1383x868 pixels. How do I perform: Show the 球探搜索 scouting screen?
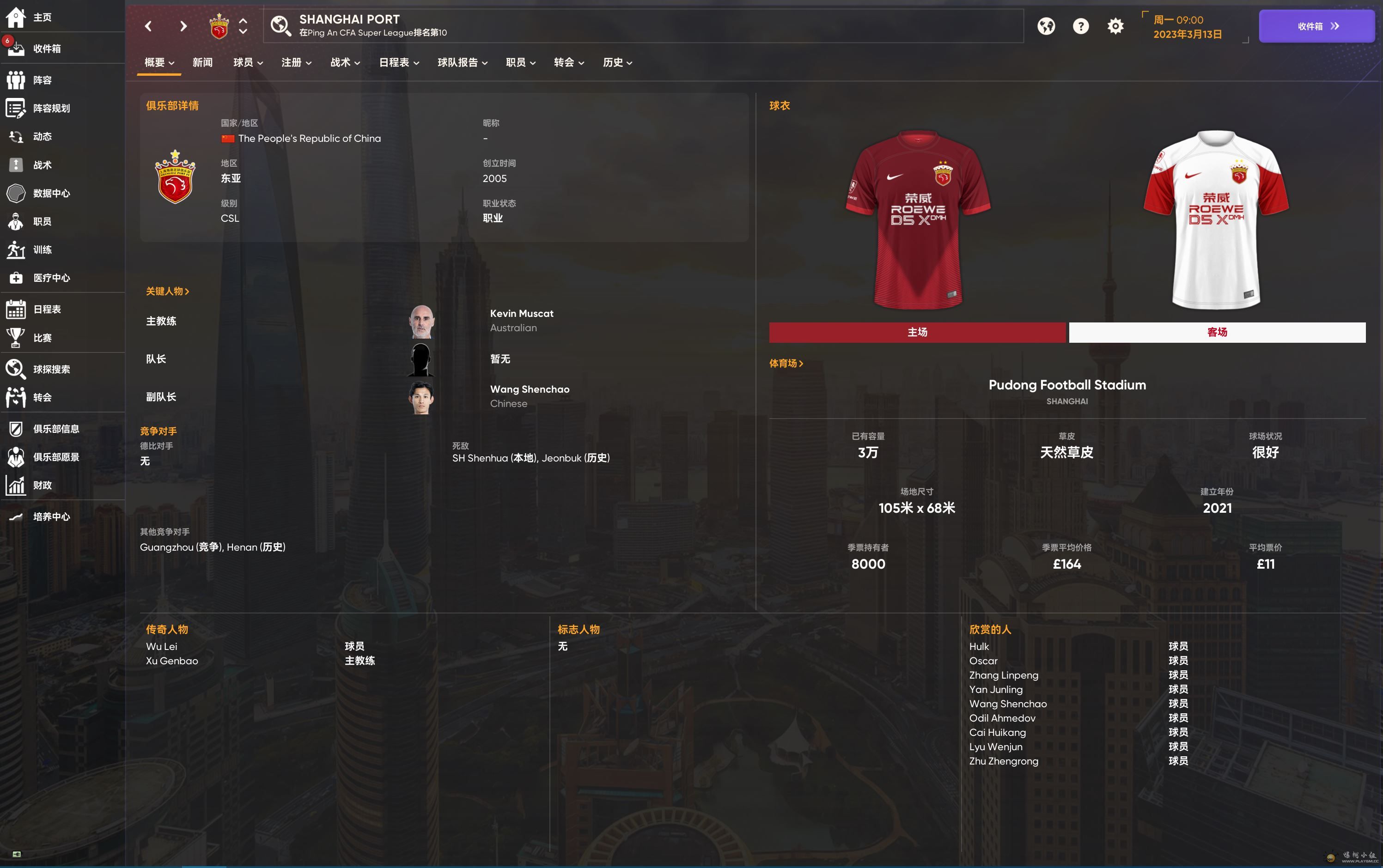click(x=51, y=369)
